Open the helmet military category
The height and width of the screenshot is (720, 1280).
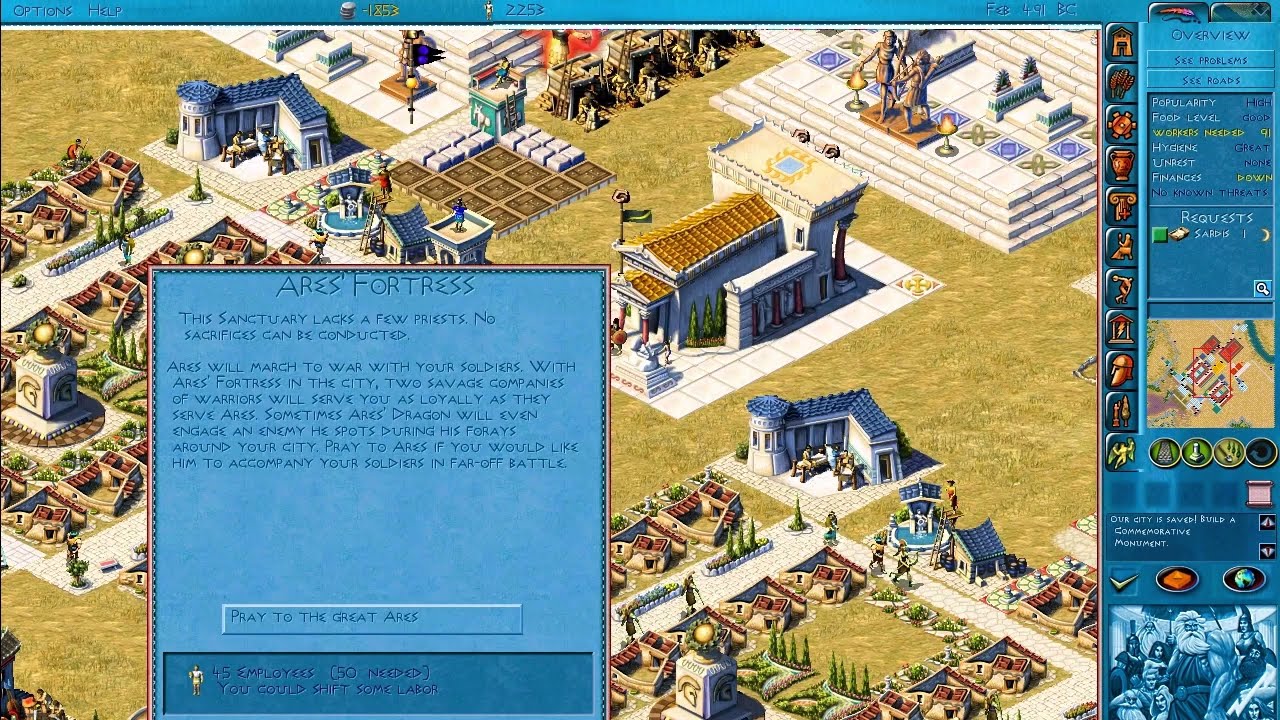click(x=1122, y=371)
